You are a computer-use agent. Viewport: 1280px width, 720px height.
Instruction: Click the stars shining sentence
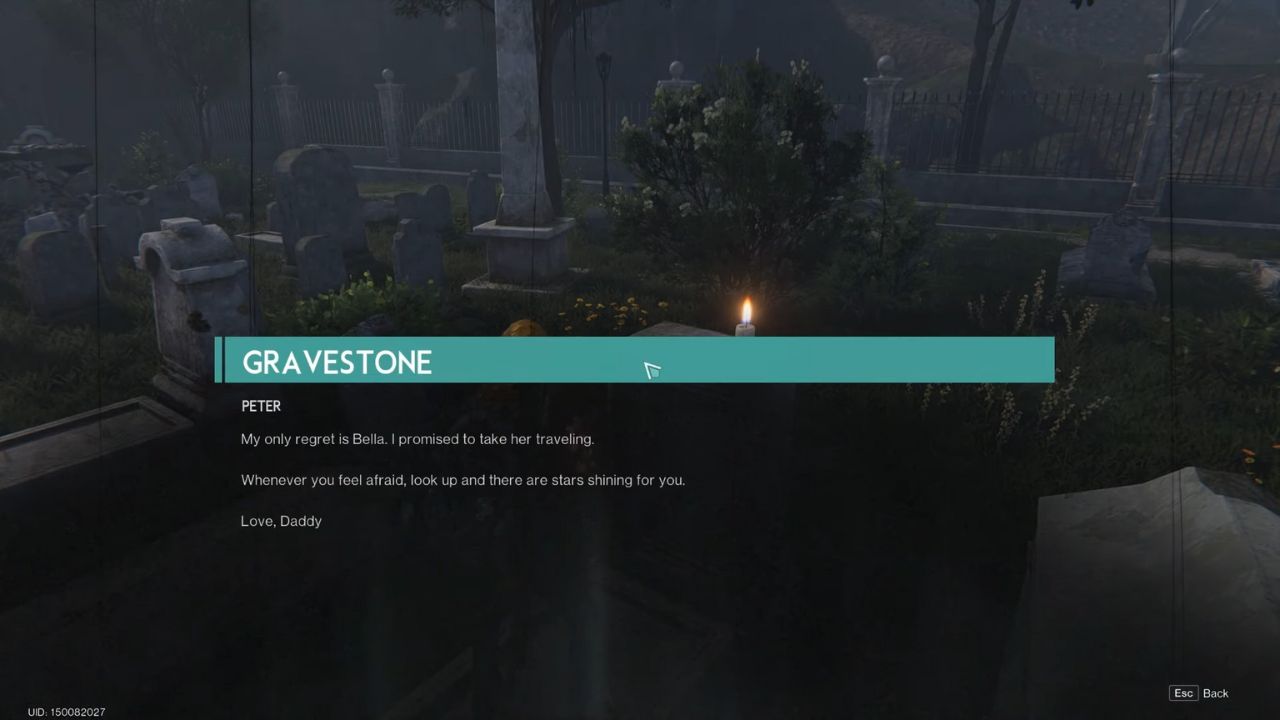(x=463, y=480)
